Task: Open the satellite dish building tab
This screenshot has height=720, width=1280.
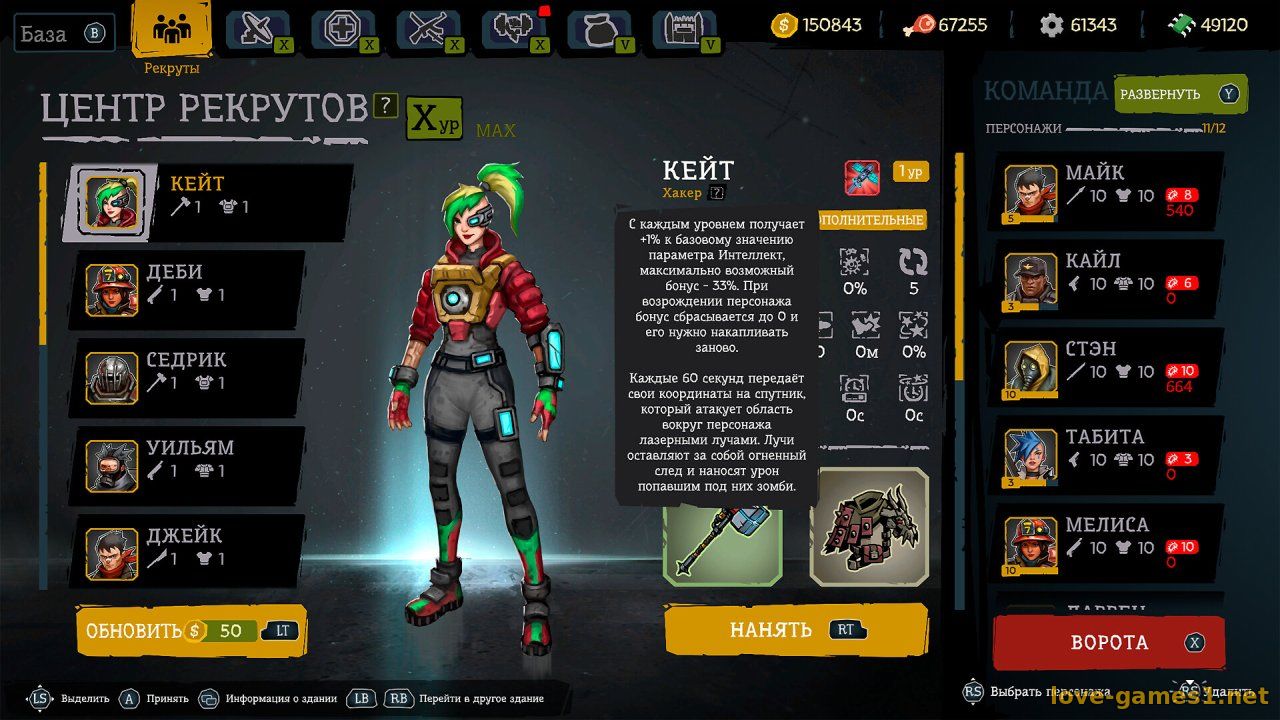Action: click(x=257, y=30)
